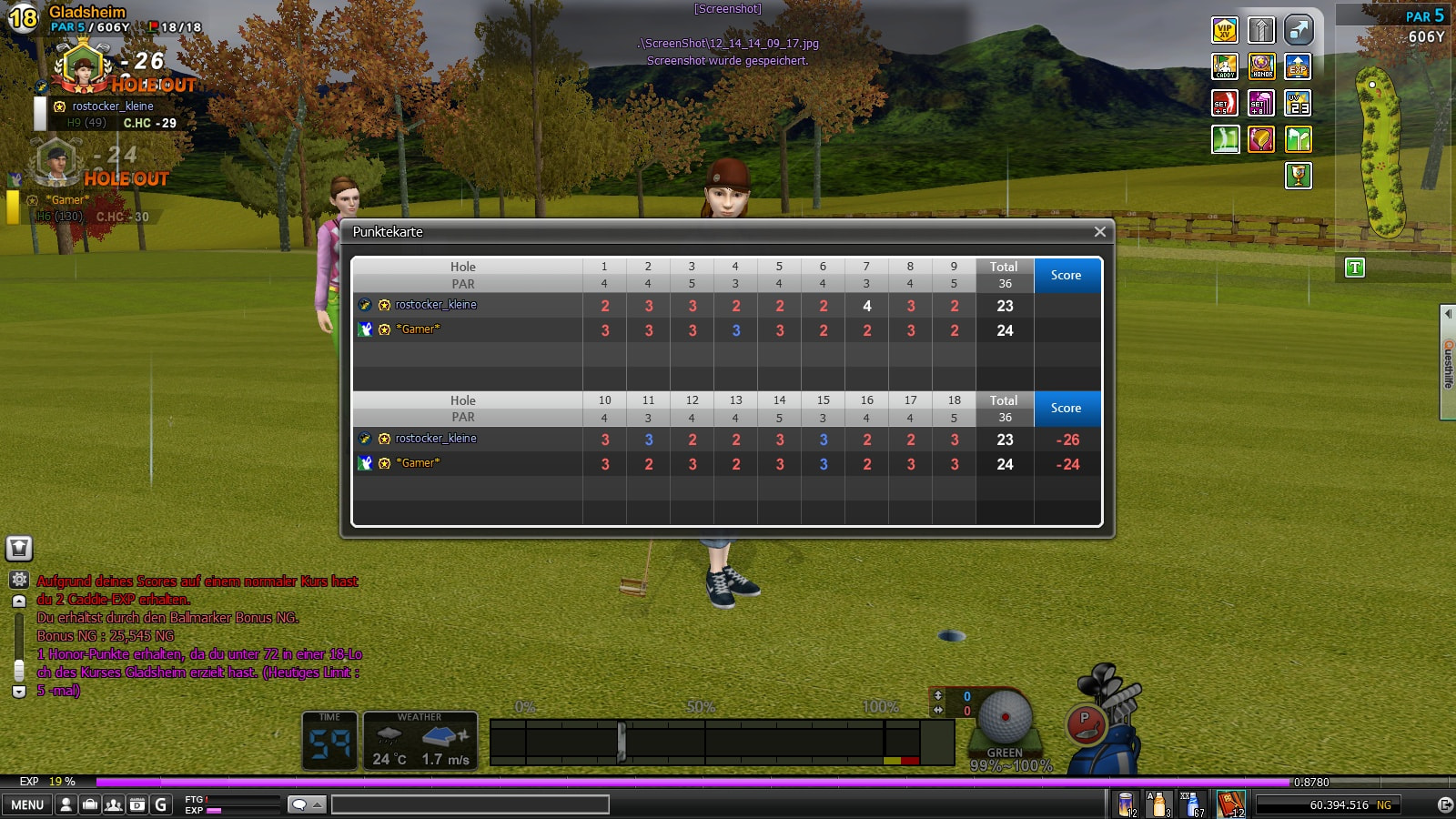Screen dimensions: 1456x819
Task: Click the VIP XV badge icon
Action: click(x=1225, y=31)
